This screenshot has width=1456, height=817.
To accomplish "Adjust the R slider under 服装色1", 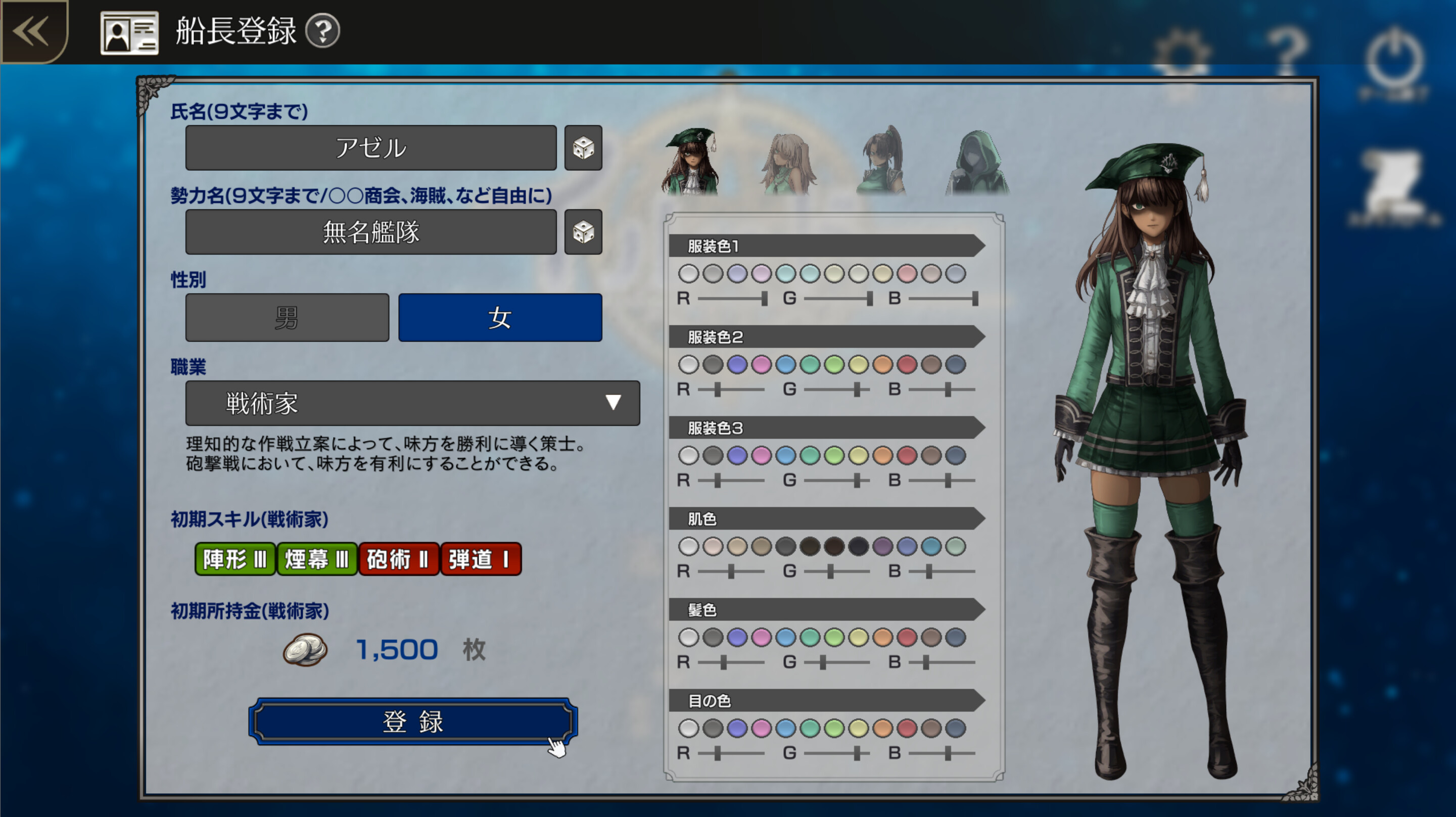I will pos(765,299).
